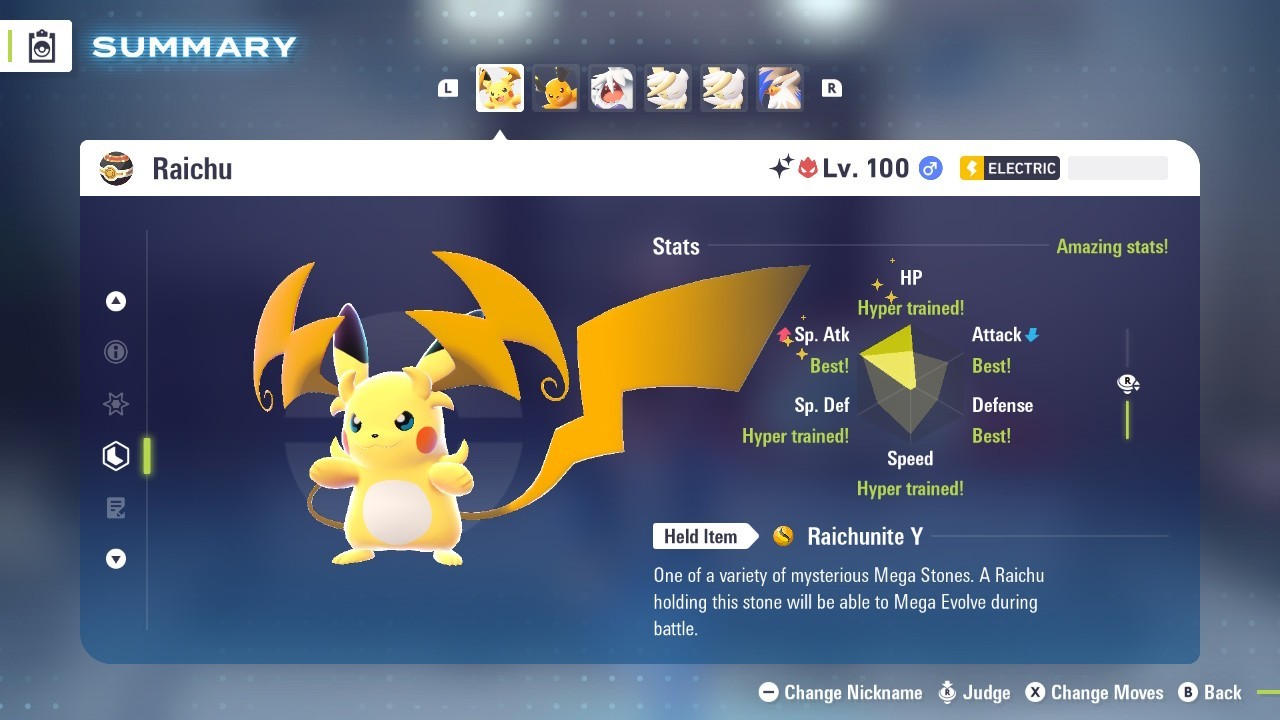Select the Raichunite Y held item
The image size is (1280, 720).
click(x=864, y=537)
